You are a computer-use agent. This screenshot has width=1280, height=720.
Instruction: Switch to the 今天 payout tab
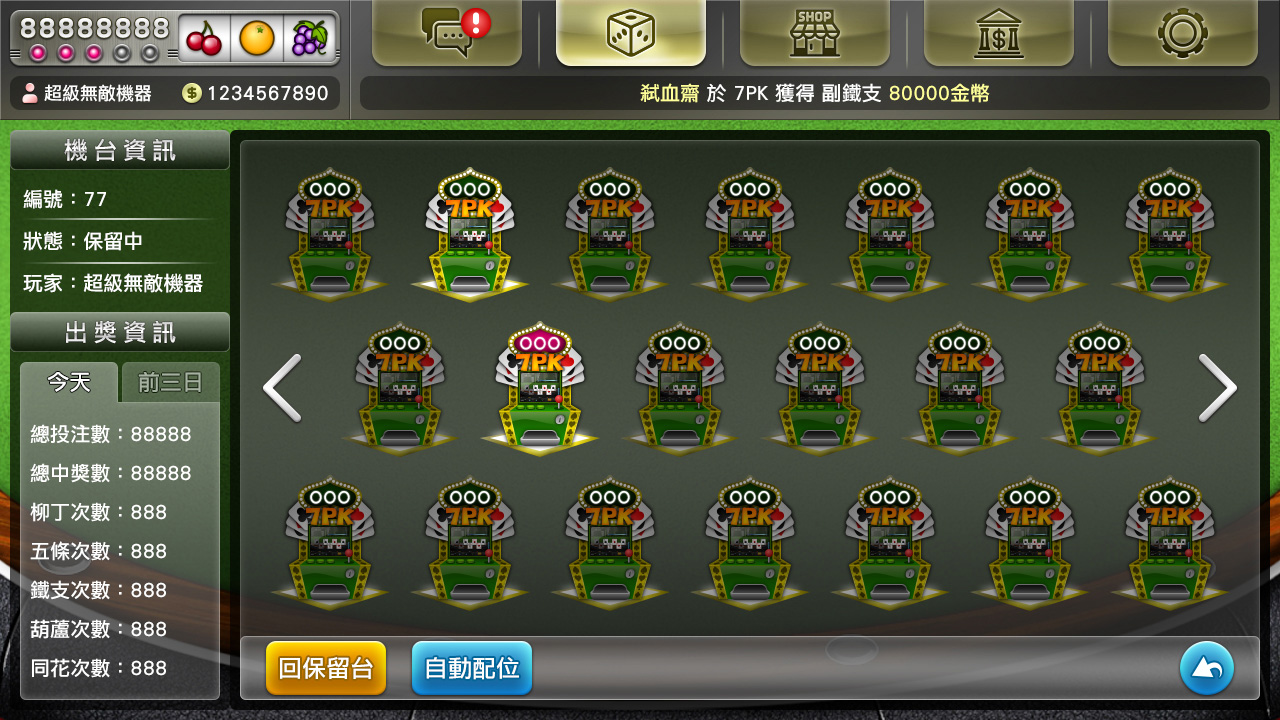[x=69, y=382]
